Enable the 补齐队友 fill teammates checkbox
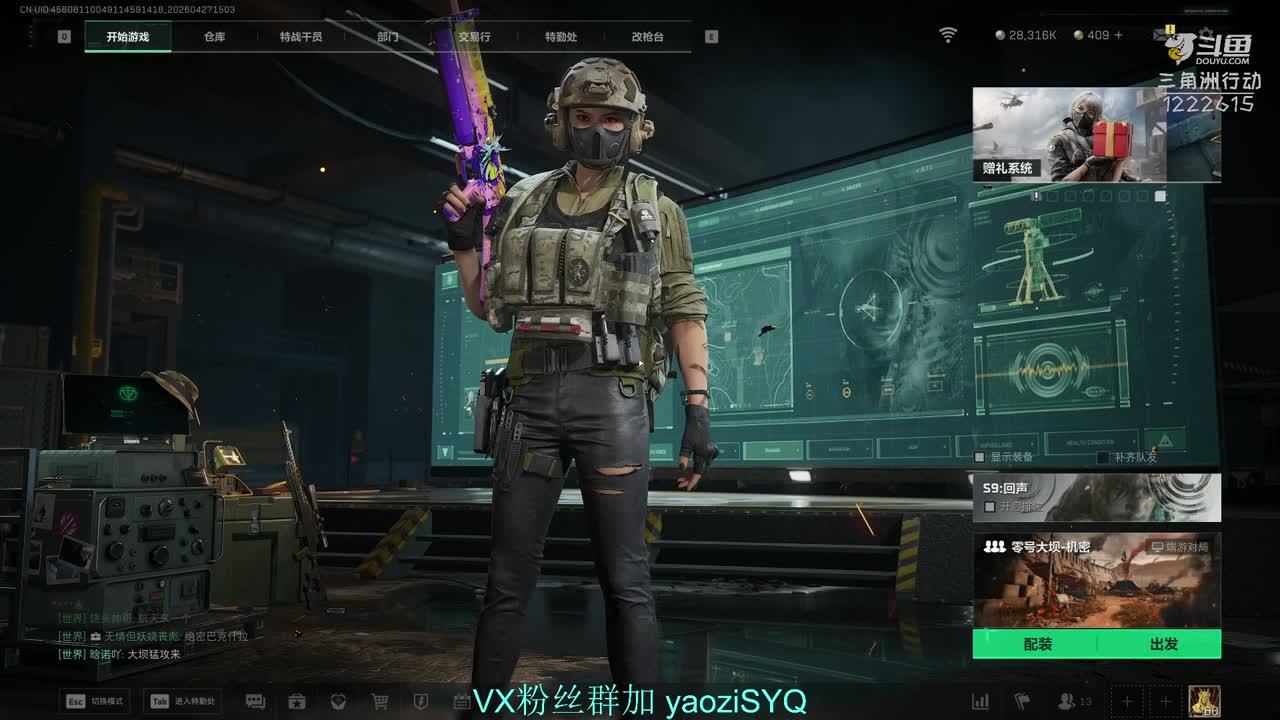 [x=1103, y=457]
